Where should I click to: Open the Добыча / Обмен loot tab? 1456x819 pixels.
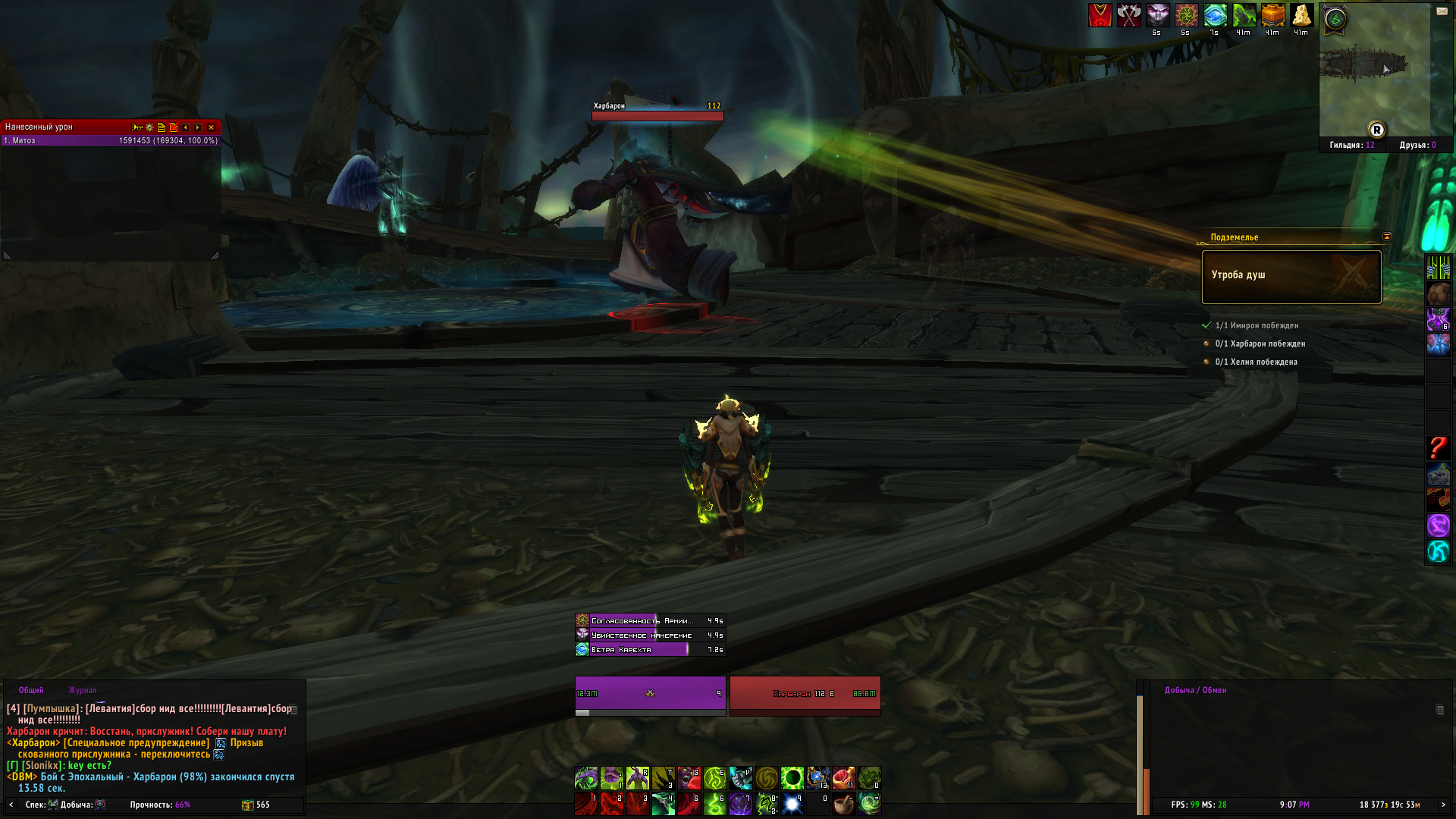[x=1195, y=690]
